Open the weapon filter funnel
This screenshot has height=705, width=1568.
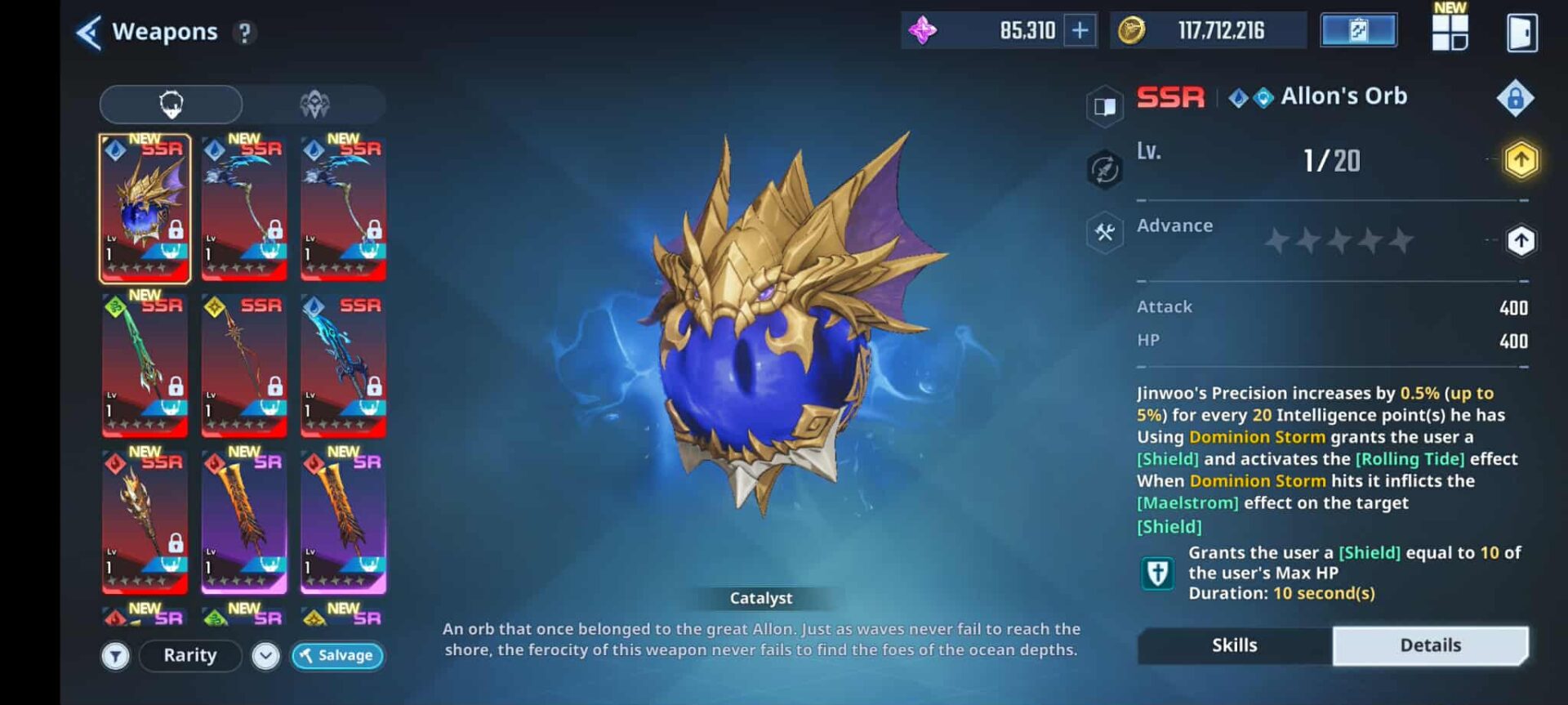[116, 656]
